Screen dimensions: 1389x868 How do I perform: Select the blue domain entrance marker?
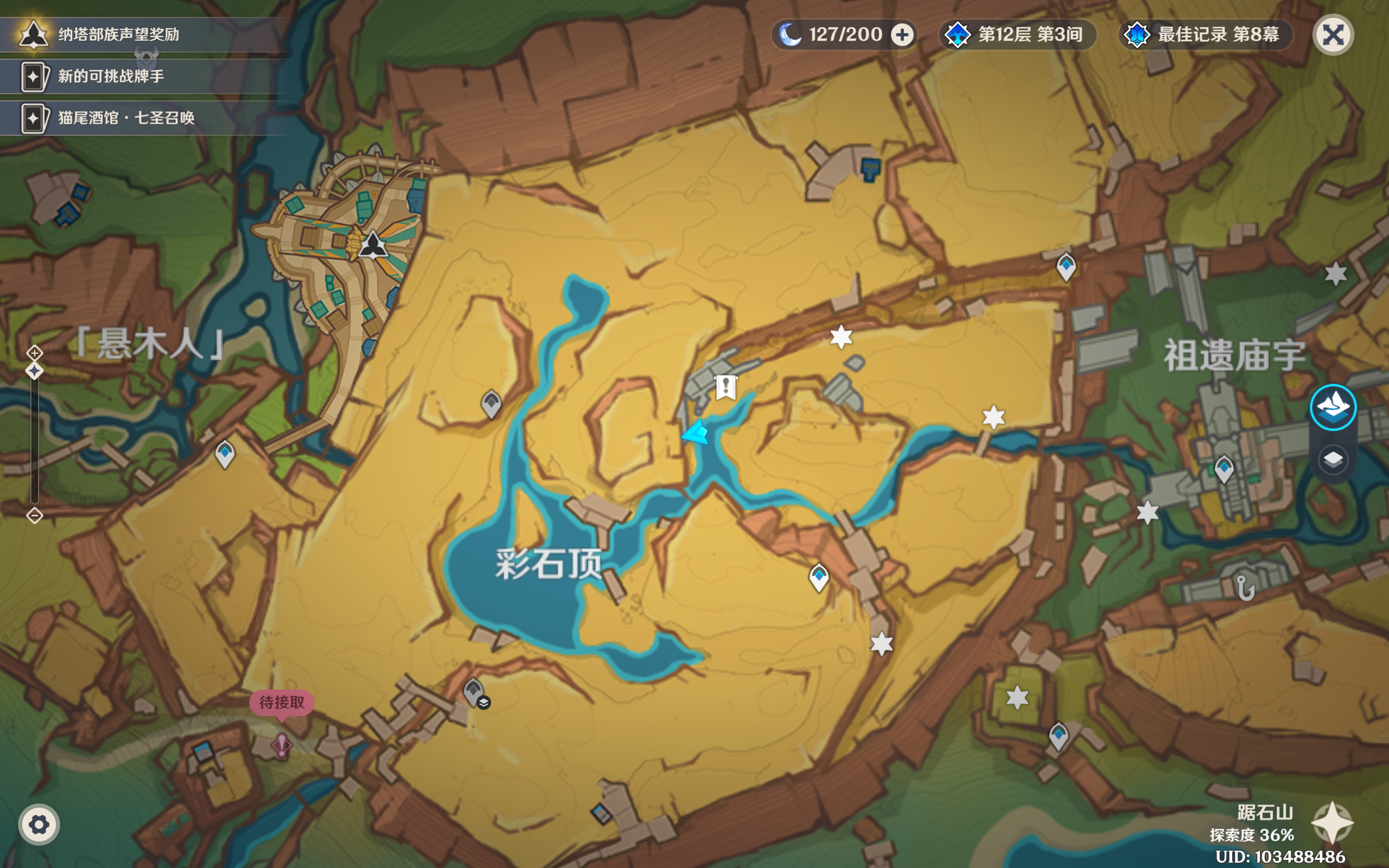(x=871, y=170)
